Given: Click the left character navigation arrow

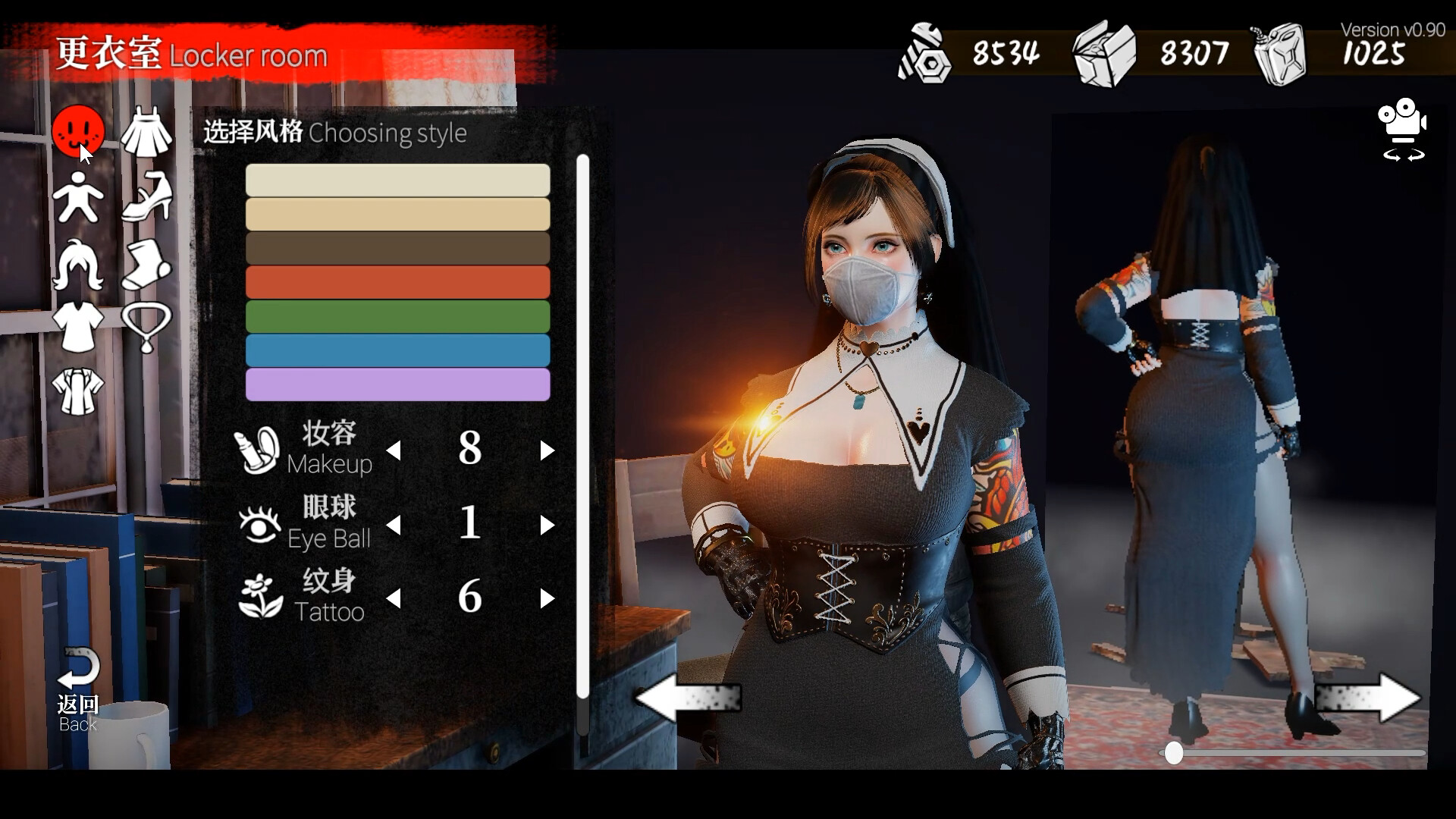Looking at the screenshot, I should coord(686,698).
